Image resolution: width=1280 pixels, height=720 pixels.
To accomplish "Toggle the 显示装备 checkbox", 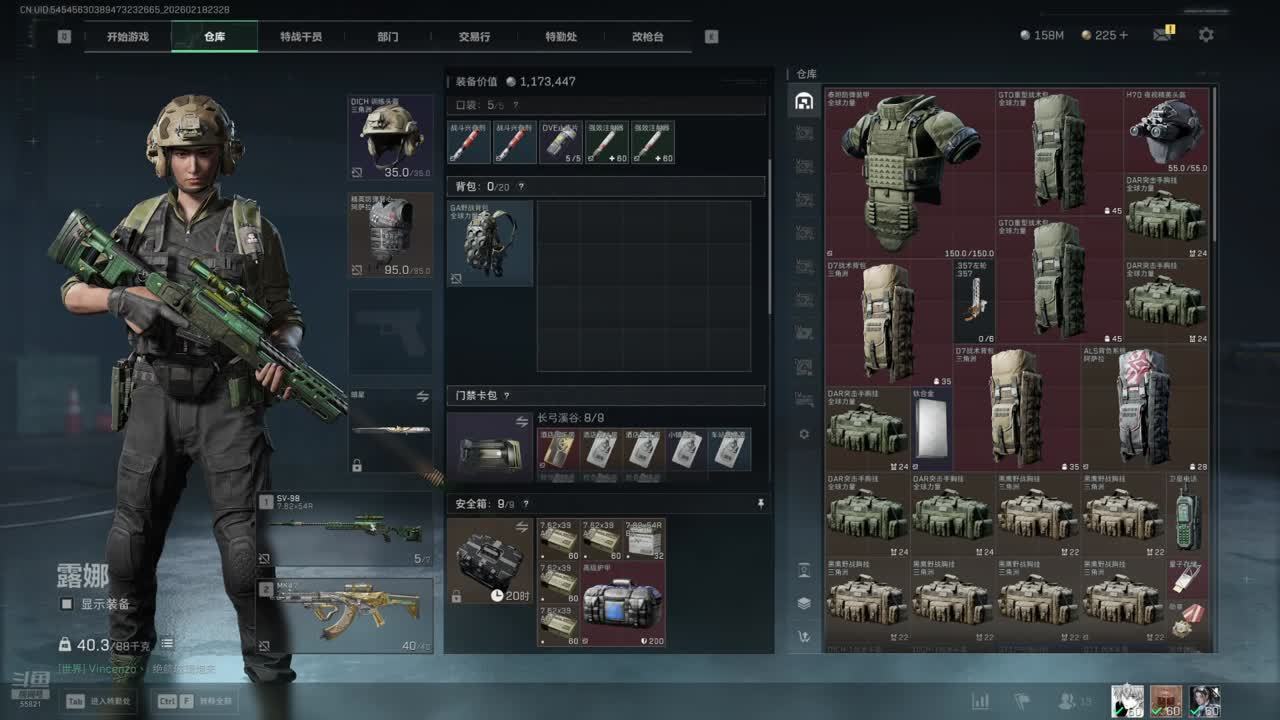I will tap(67, 604).
